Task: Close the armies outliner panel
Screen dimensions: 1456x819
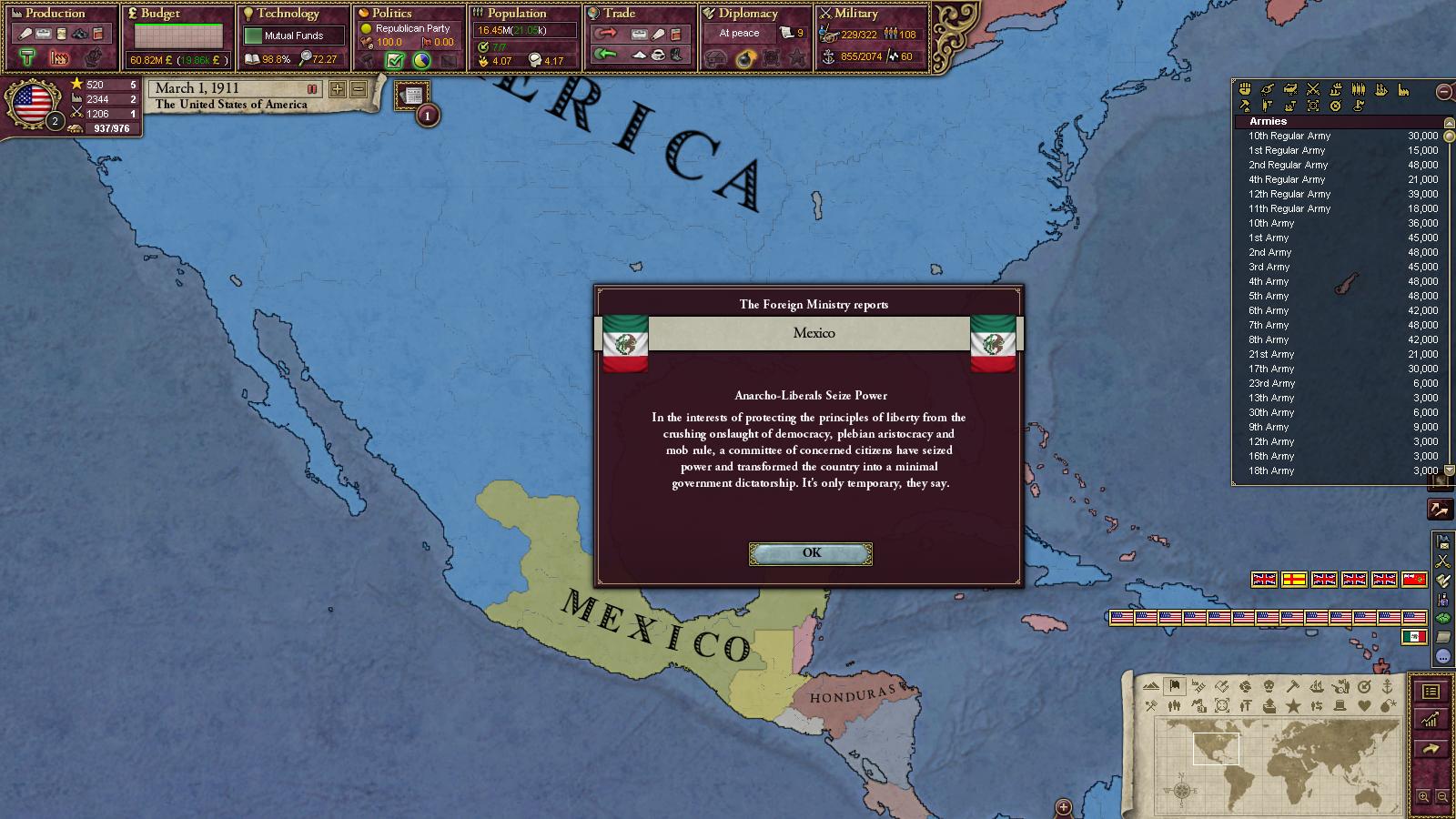Action: 1443,91
